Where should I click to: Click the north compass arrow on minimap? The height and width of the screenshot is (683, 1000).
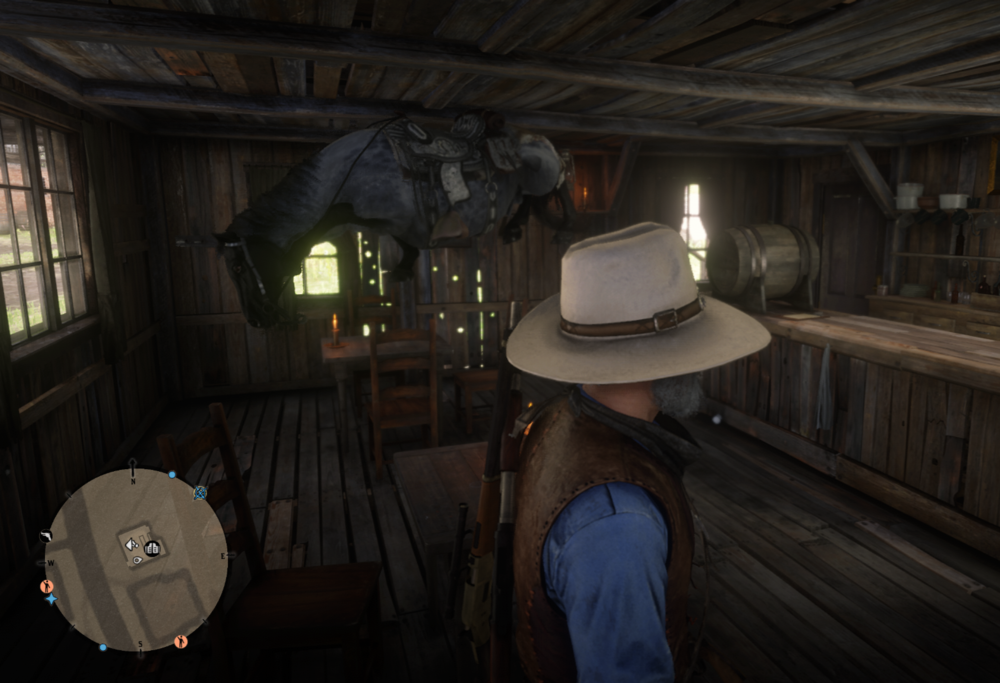point(133,466)
